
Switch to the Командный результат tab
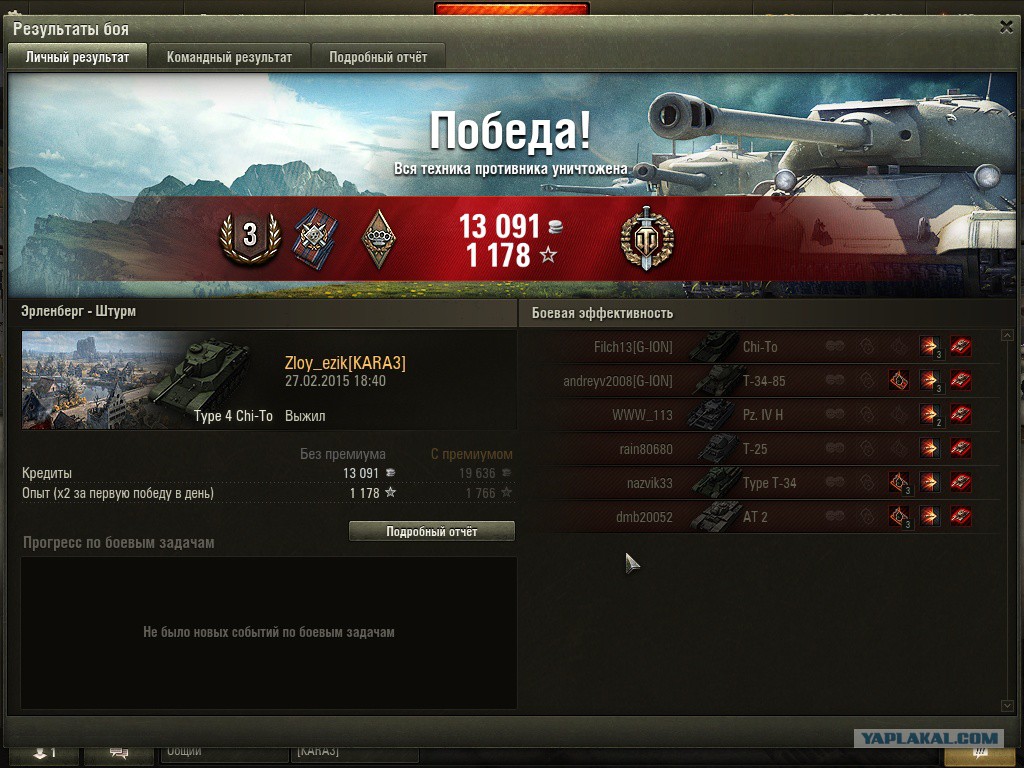tap(229, 57)
